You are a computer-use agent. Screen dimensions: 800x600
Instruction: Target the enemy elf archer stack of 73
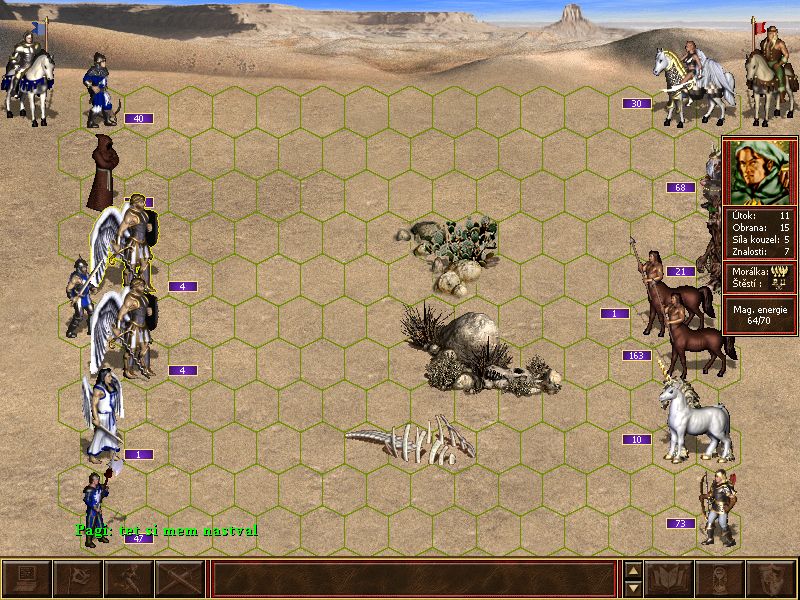coord(717,505)
